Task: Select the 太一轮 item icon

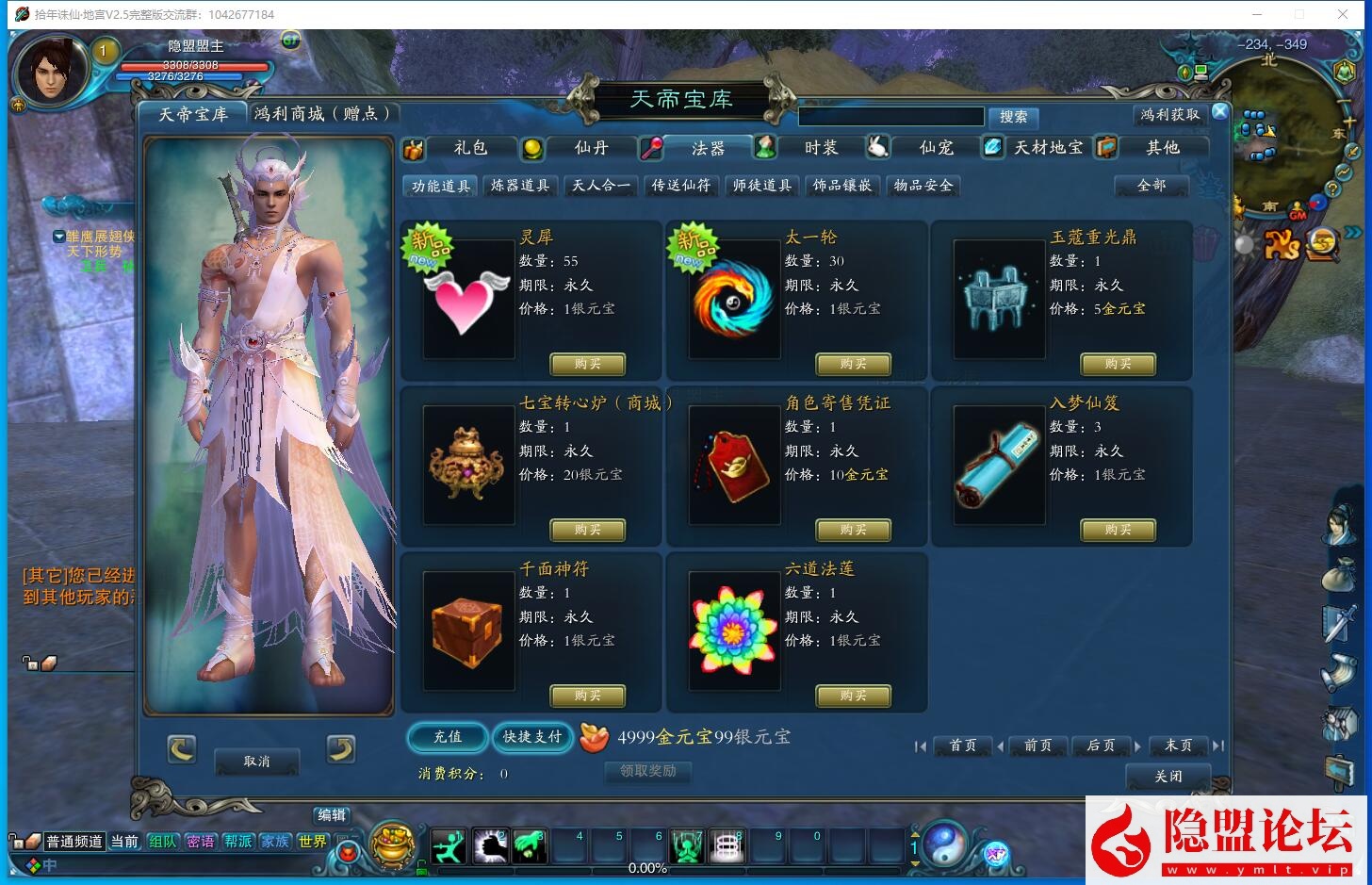Action: [x=733, y=300]
